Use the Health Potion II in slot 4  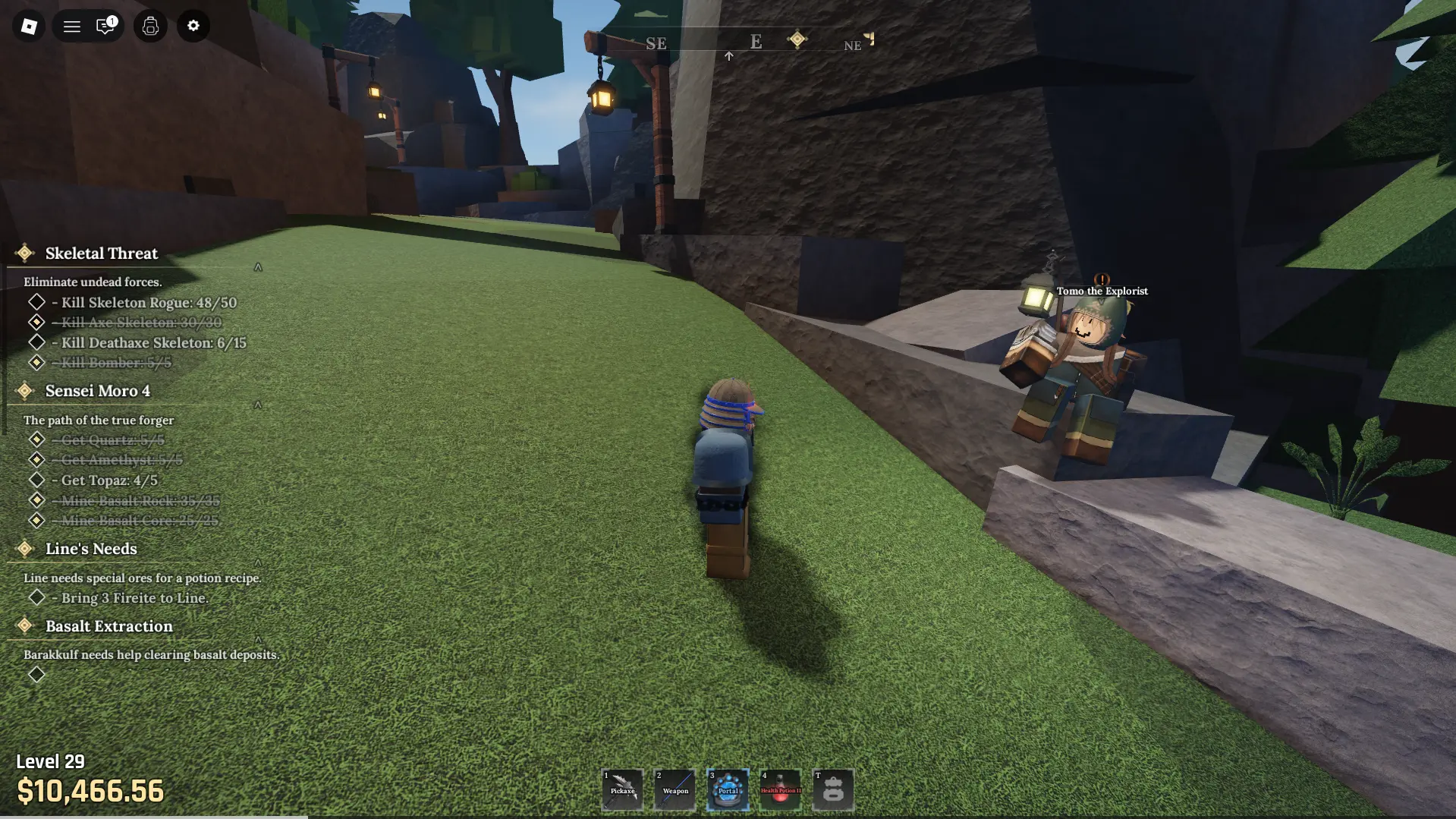coord(781,789)
